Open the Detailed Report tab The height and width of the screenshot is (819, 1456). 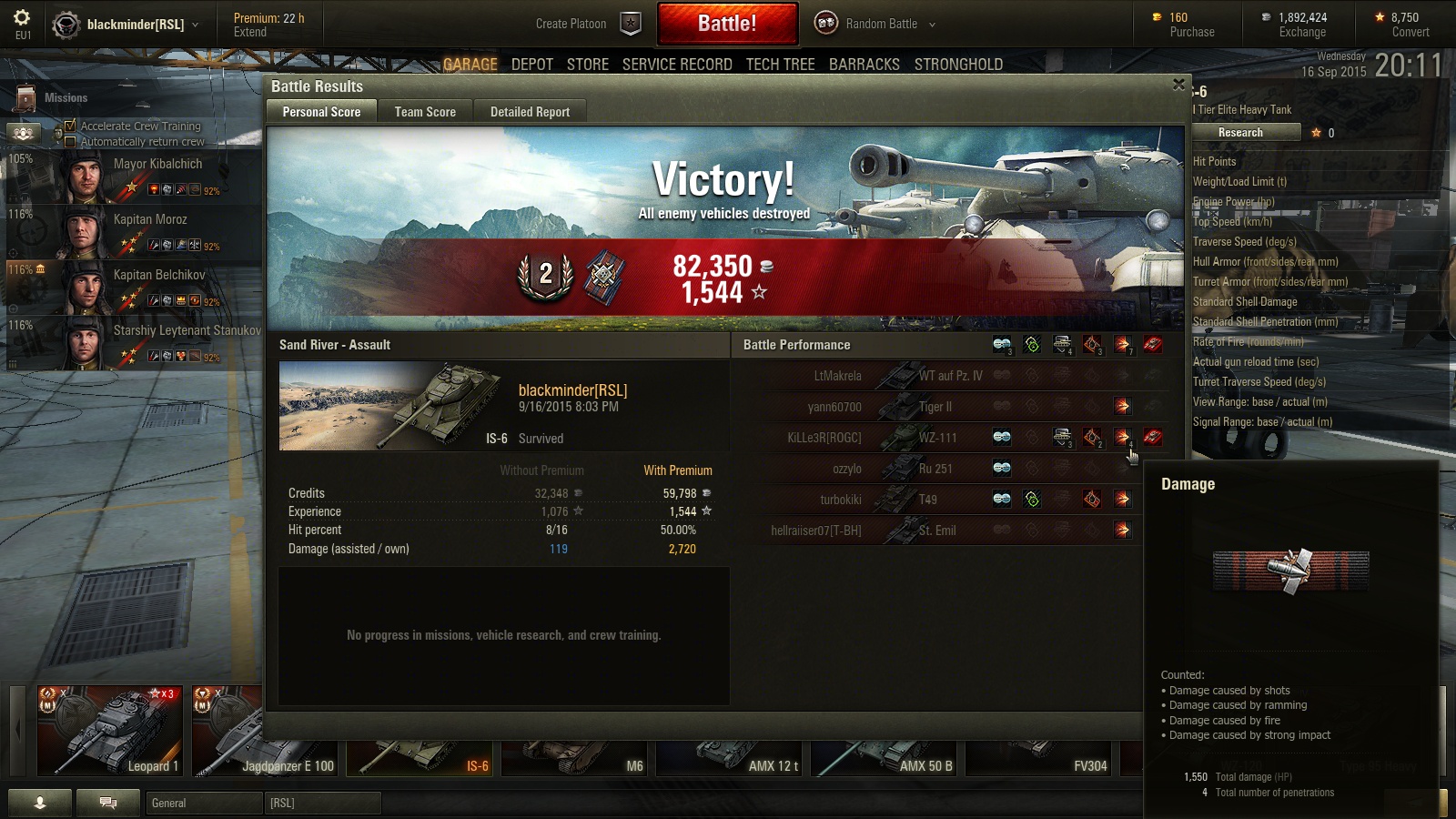tap(530, 112)
